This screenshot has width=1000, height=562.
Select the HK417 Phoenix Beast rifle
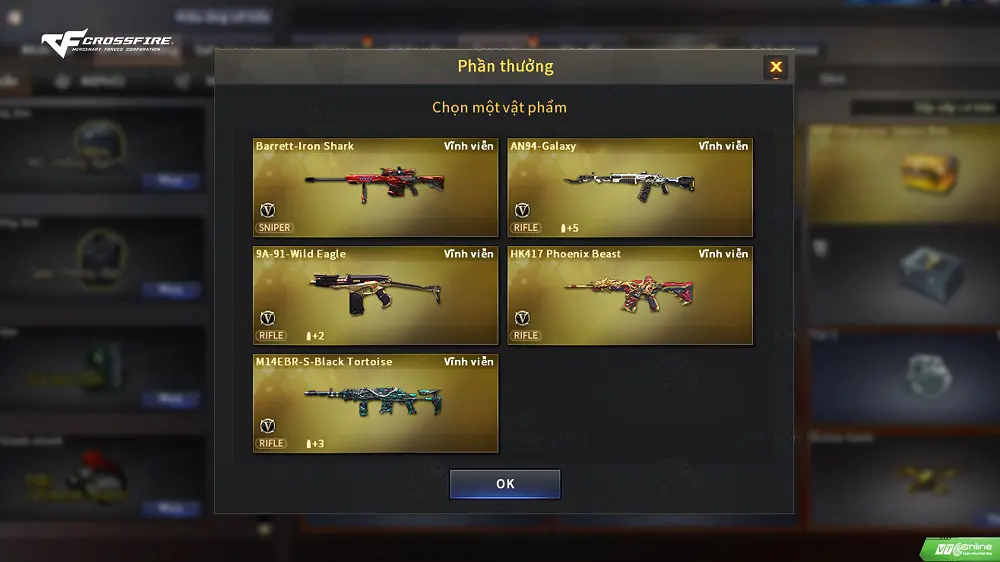[x=630, y=295]
